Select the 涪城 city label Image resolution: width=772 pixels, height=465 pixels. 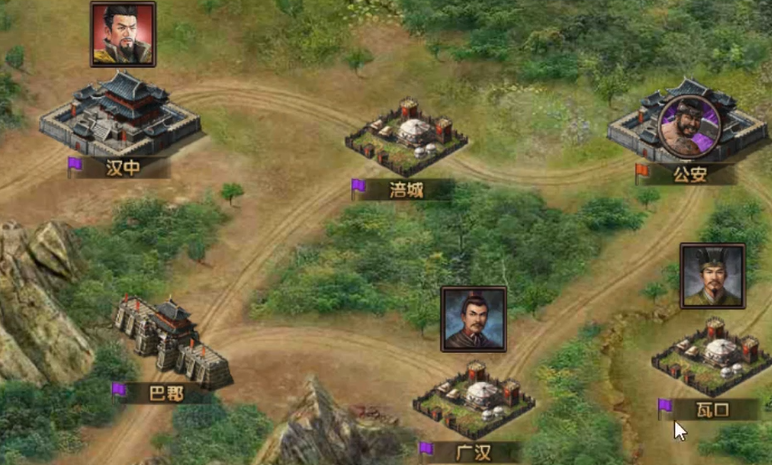[x=406, y=189]
